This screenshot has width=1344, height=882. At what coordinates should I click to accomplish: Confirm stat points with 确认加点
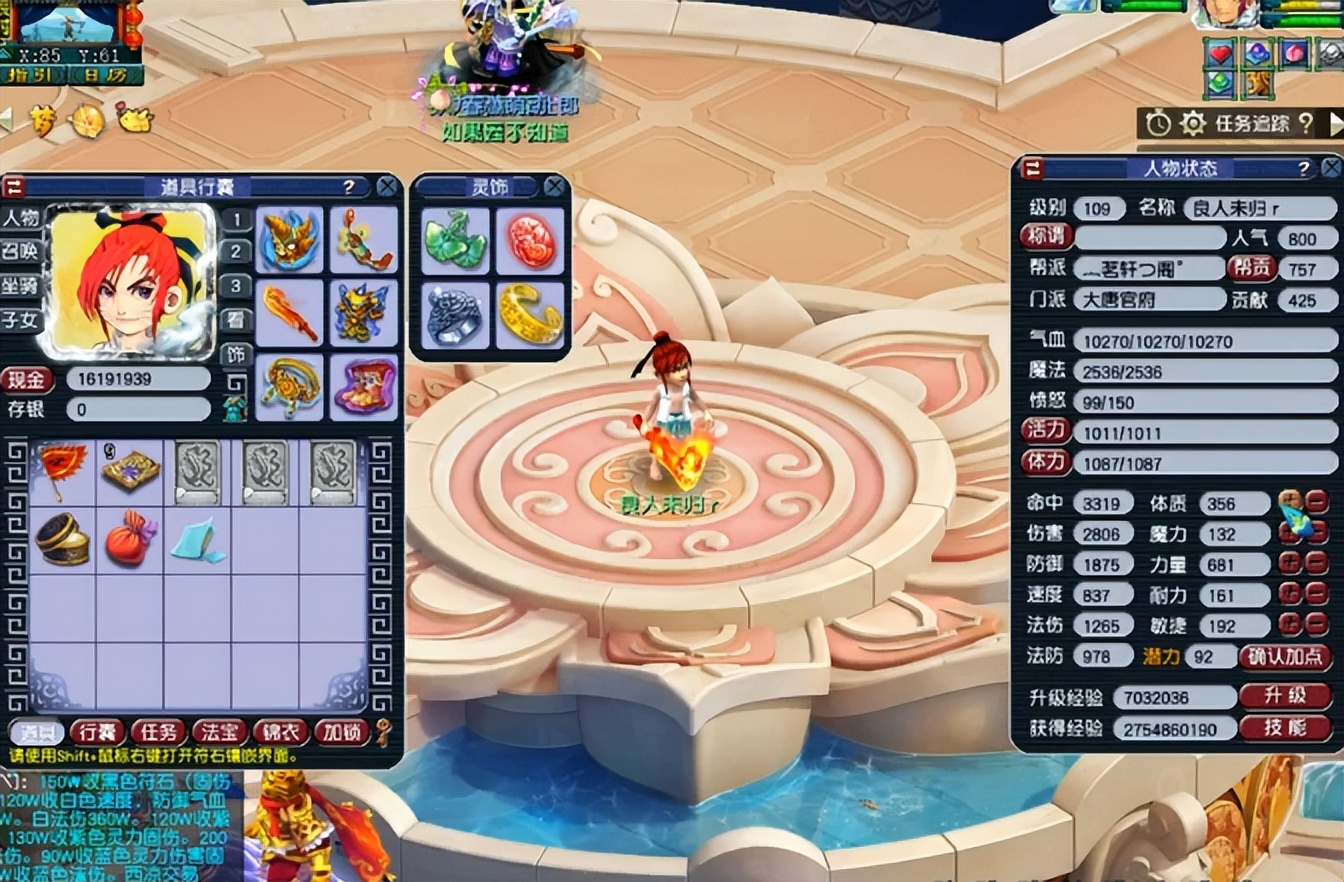point(1285,657)
